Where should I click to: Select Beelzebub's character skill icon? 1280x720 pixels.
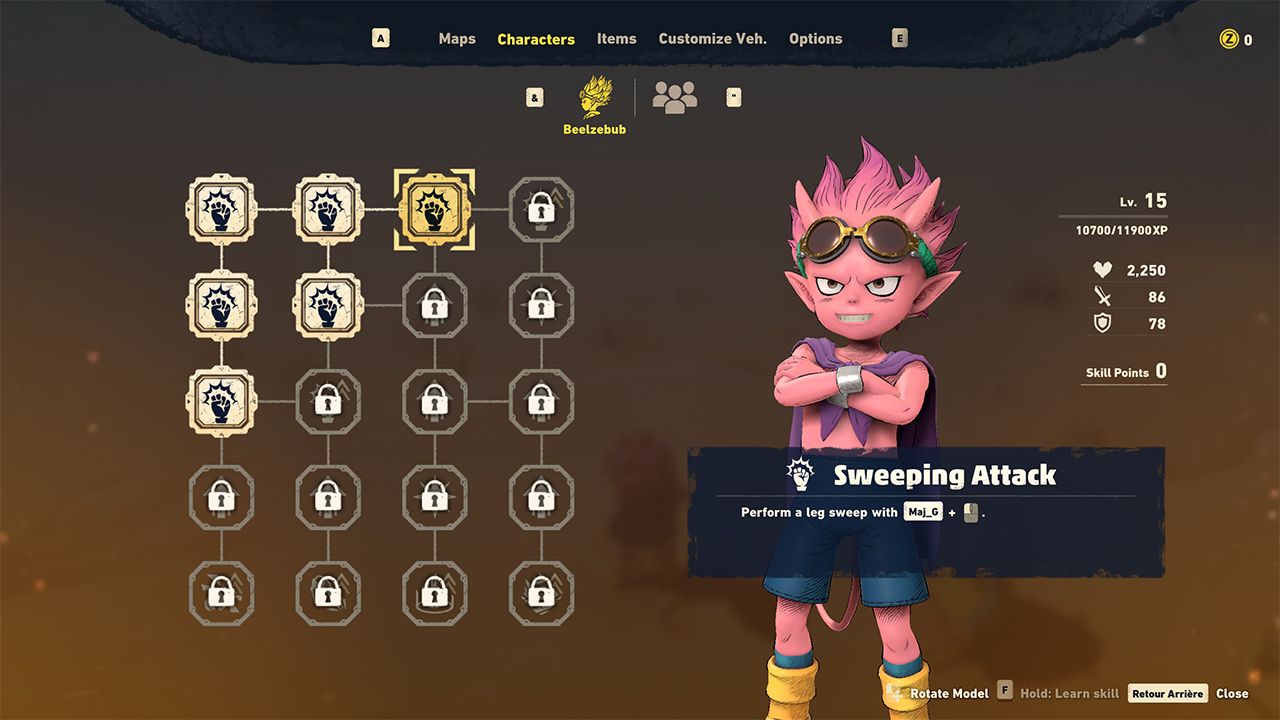595,98
